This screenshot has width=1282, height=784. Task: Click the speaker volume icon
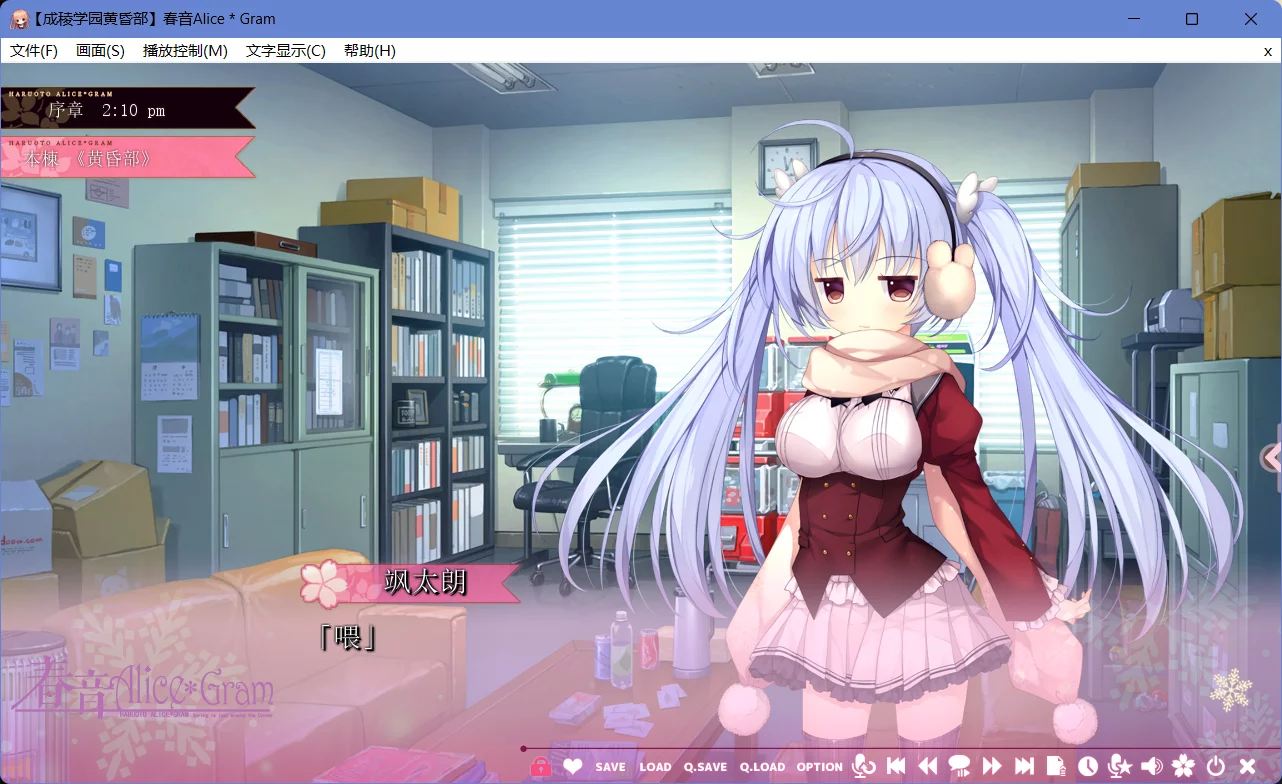(x=1150, y=765)
